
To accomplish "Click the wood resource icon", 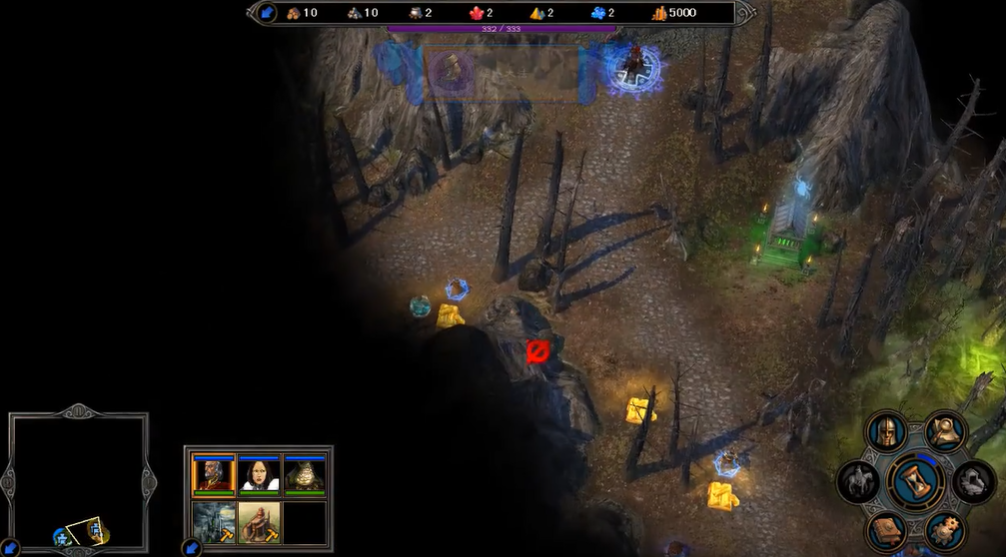I will point(294,13).
